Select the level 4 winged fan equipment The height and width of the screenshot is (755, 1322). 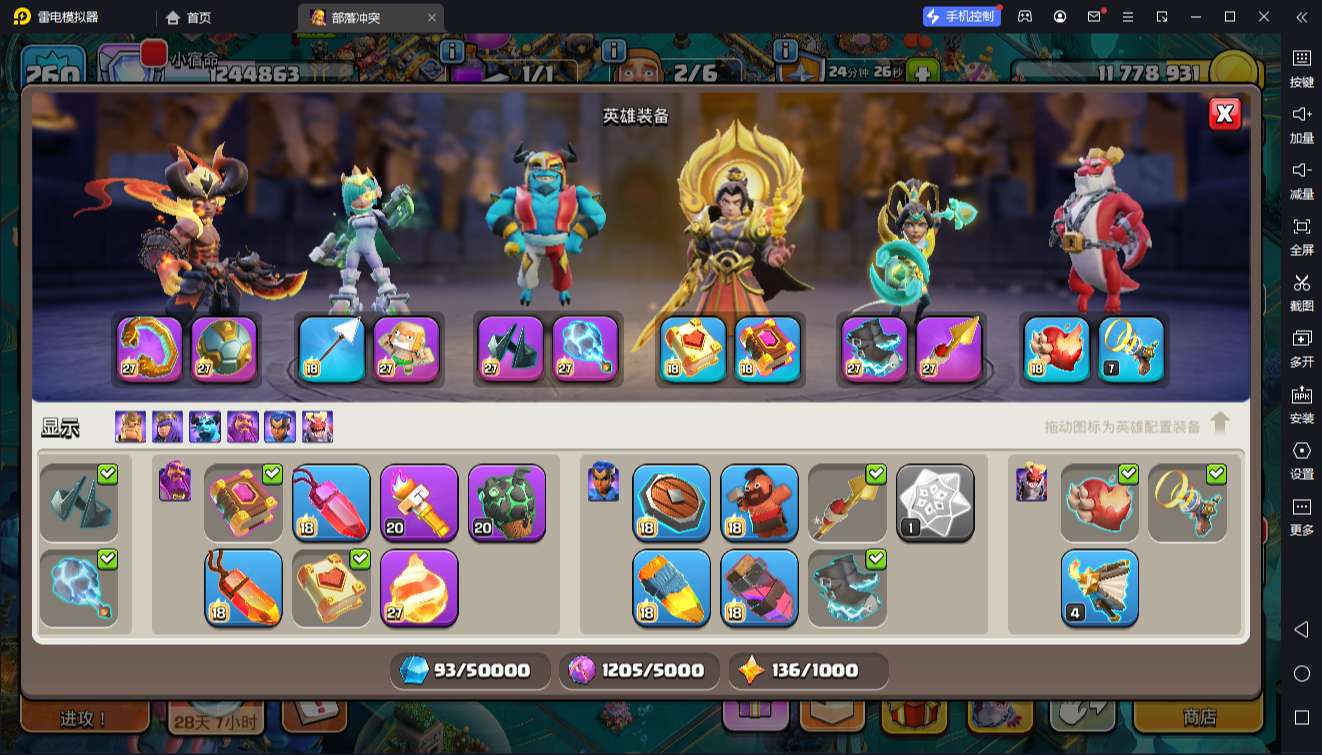pyautogui.click(x=1099, y=587)
